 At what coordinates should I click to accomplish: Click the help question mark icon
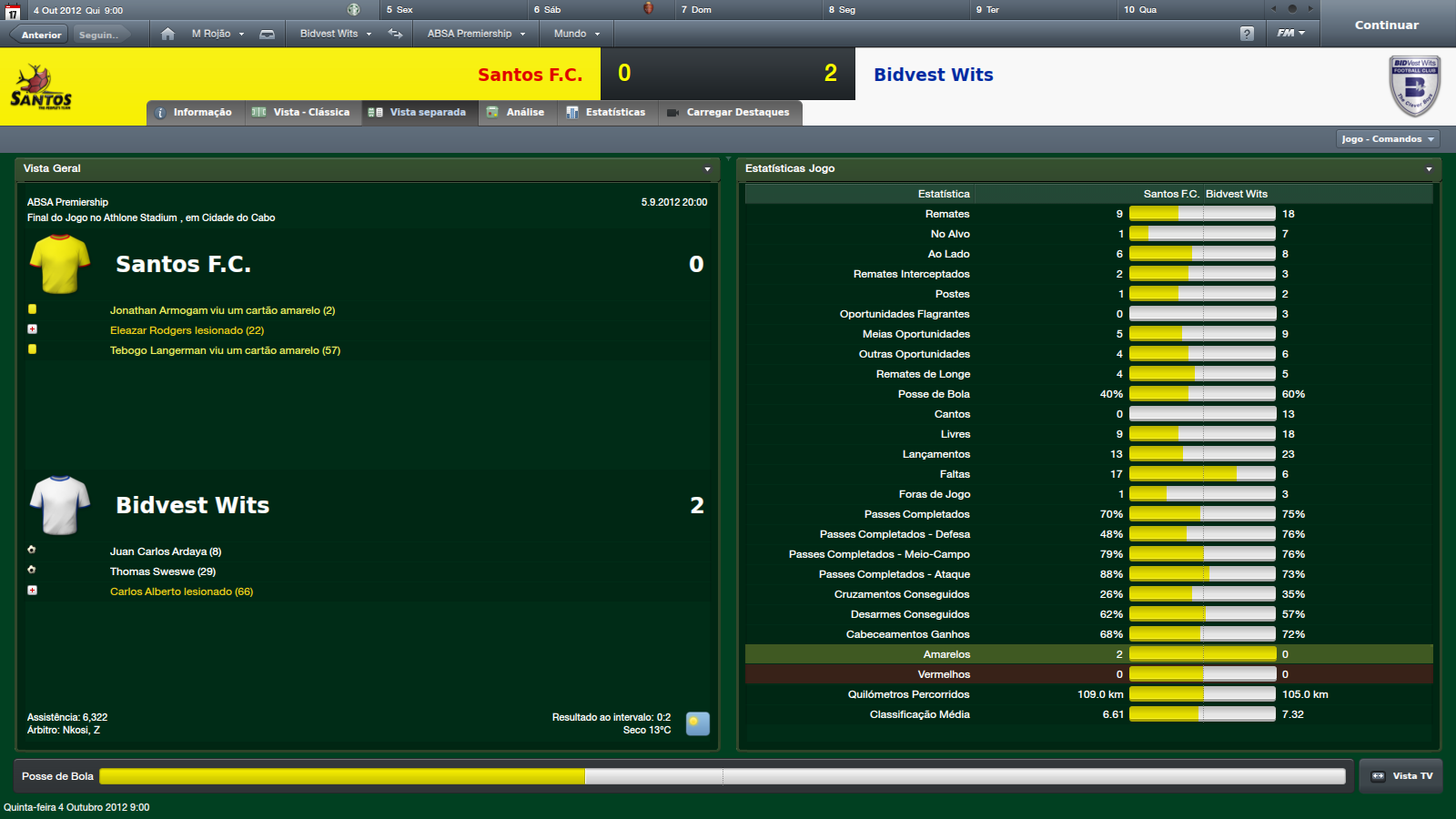1247,34
